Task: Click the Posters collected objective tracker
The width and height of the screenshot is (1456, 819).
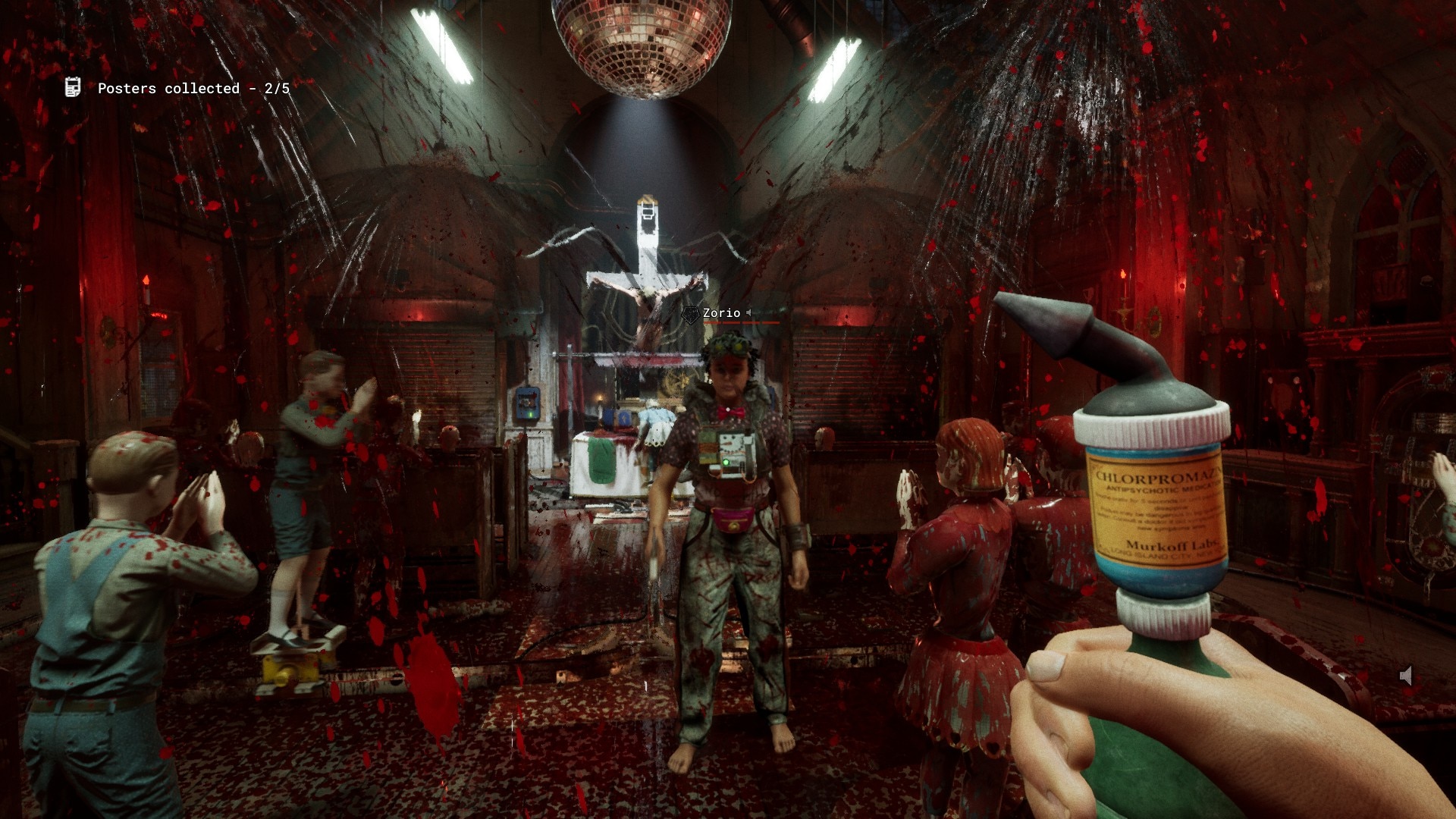Action: 193,89
